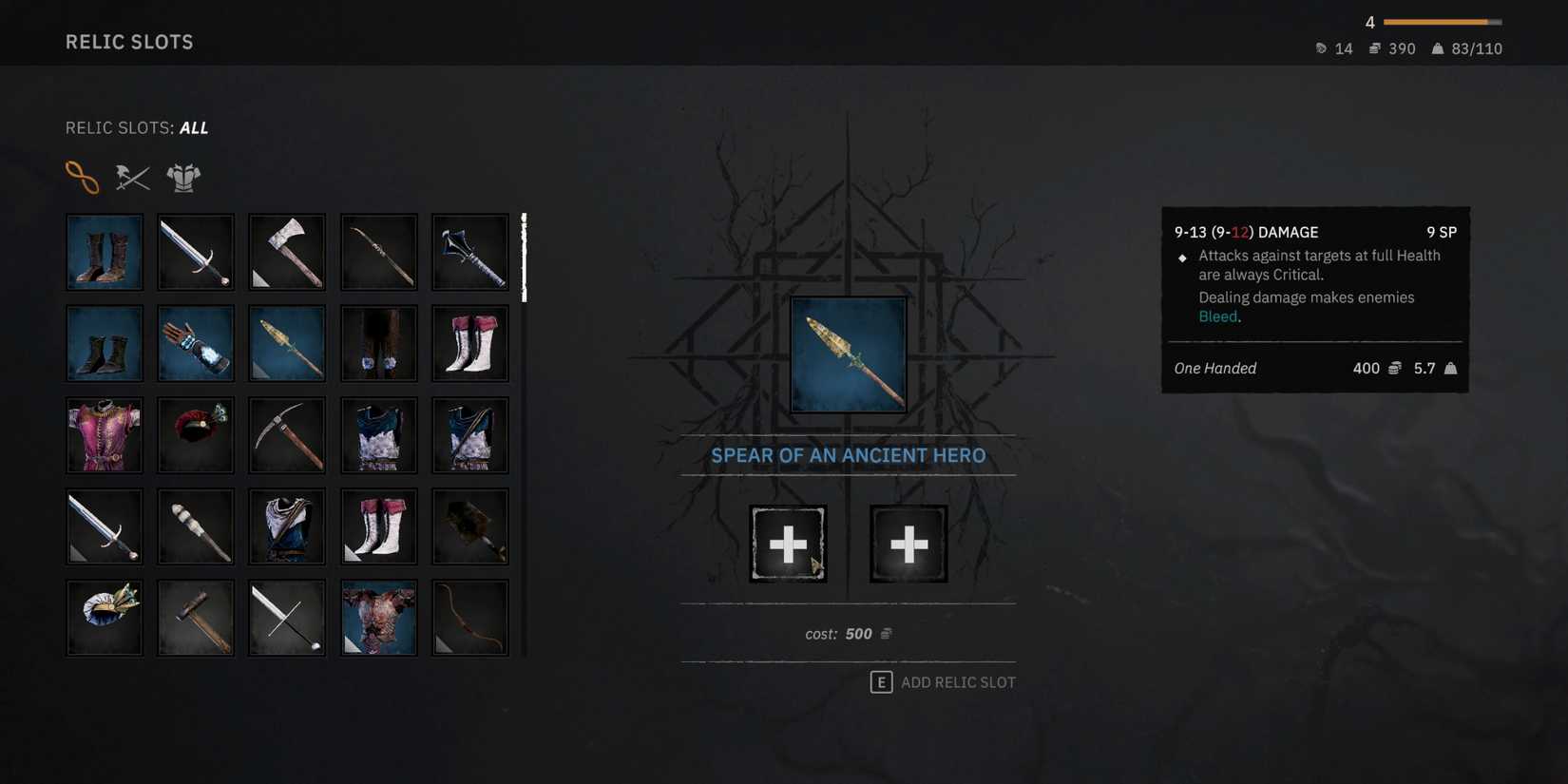The image size is (1568, 784).
Task: Select the armor chestpiece filter icon
Action: [182, 177]
